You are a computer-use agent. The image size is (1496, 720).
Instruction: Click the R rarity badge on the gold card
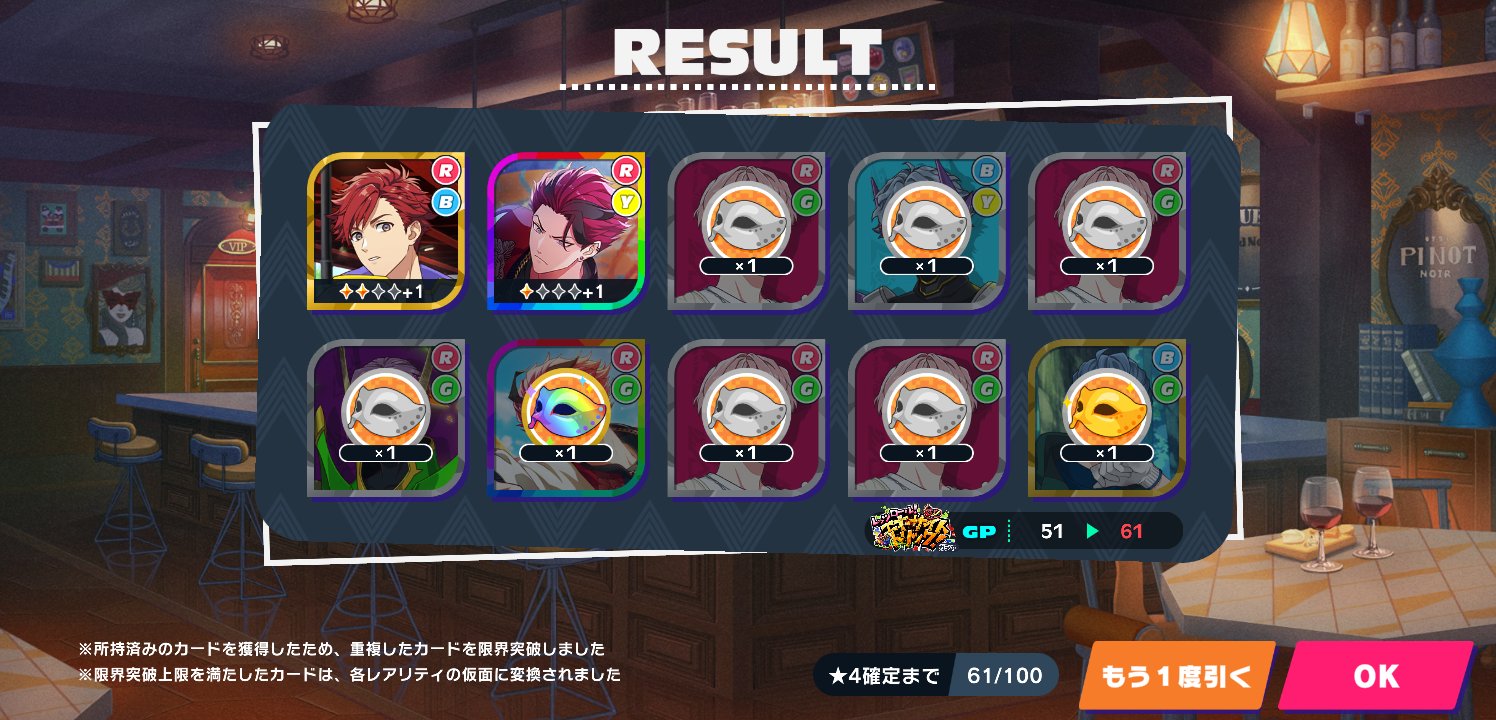click(448, 172)
